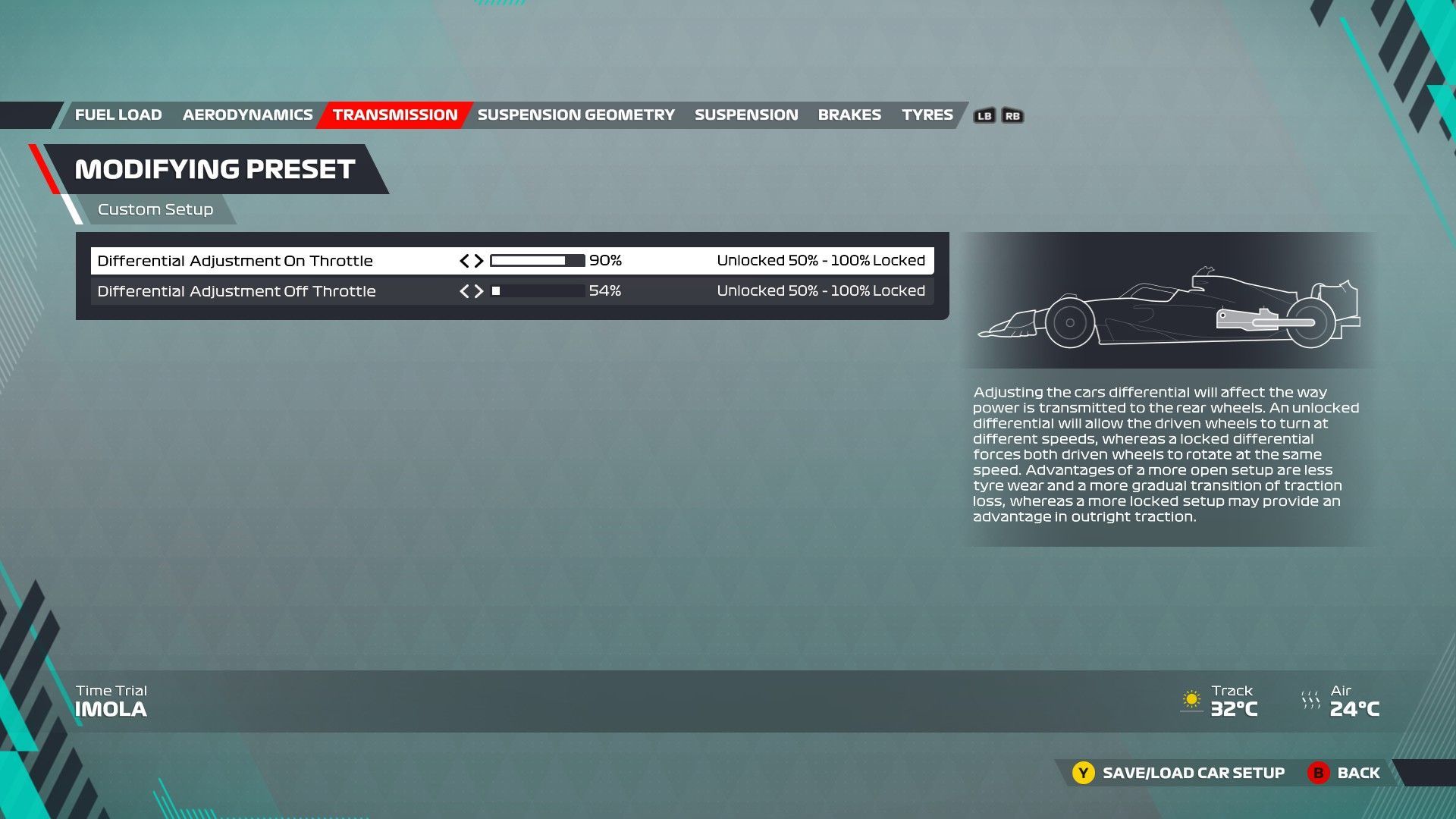1456x819 pixels.
Task: Click the RB shoulder button icon
Action: point(1012,115)
